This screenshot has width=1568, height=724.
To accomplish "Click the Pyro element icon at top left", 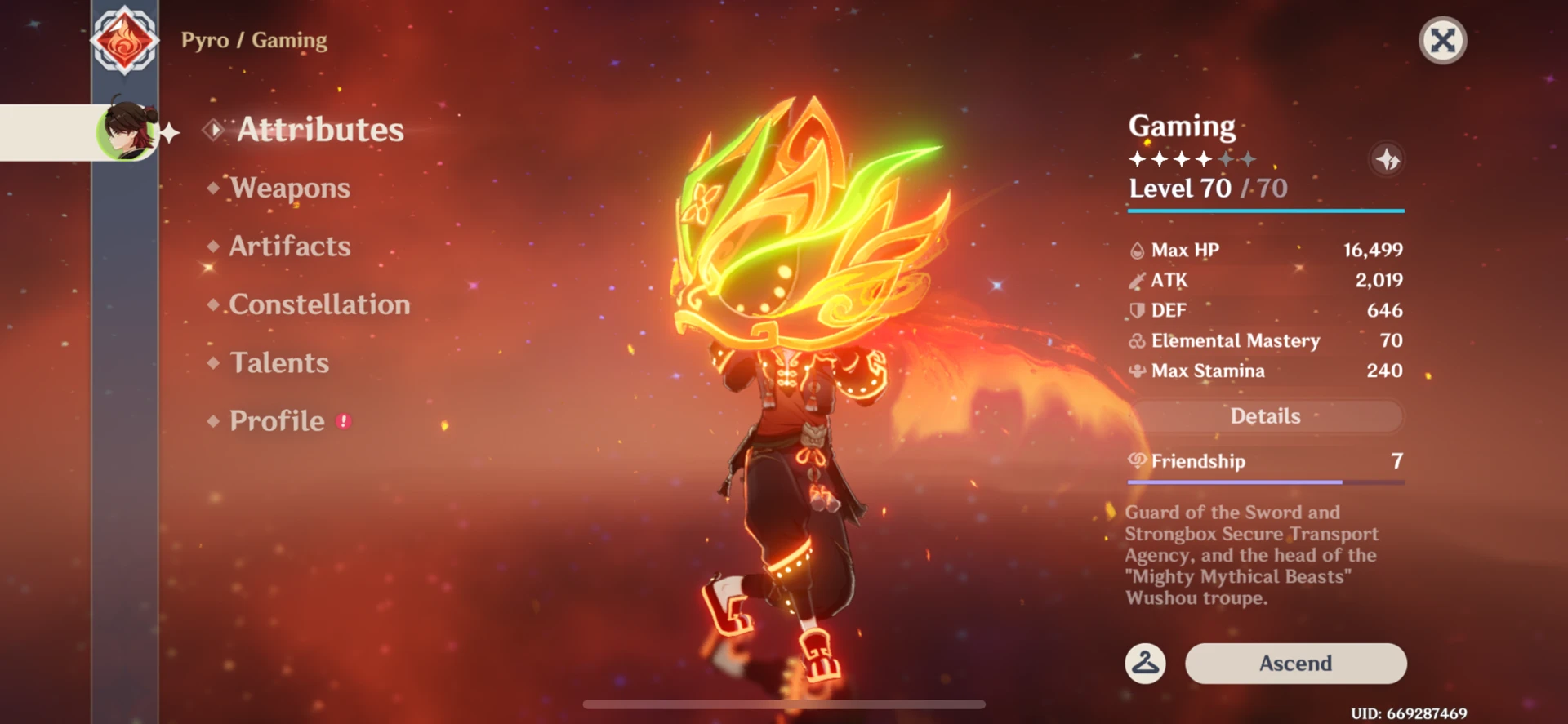I will 124,39.
